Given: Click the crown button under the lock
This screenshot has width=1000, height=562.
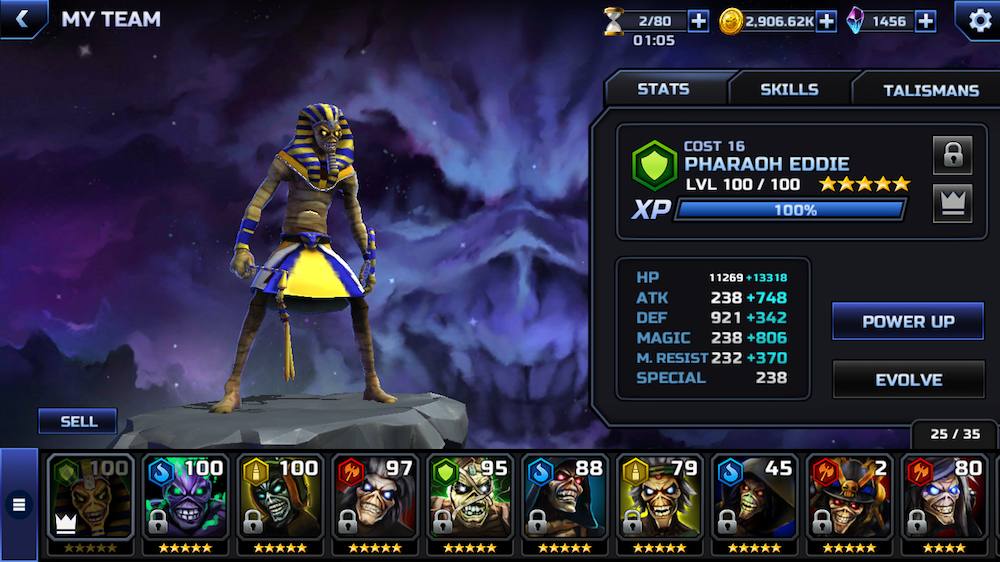Looking at the screenshot, I should click(952, 203).
